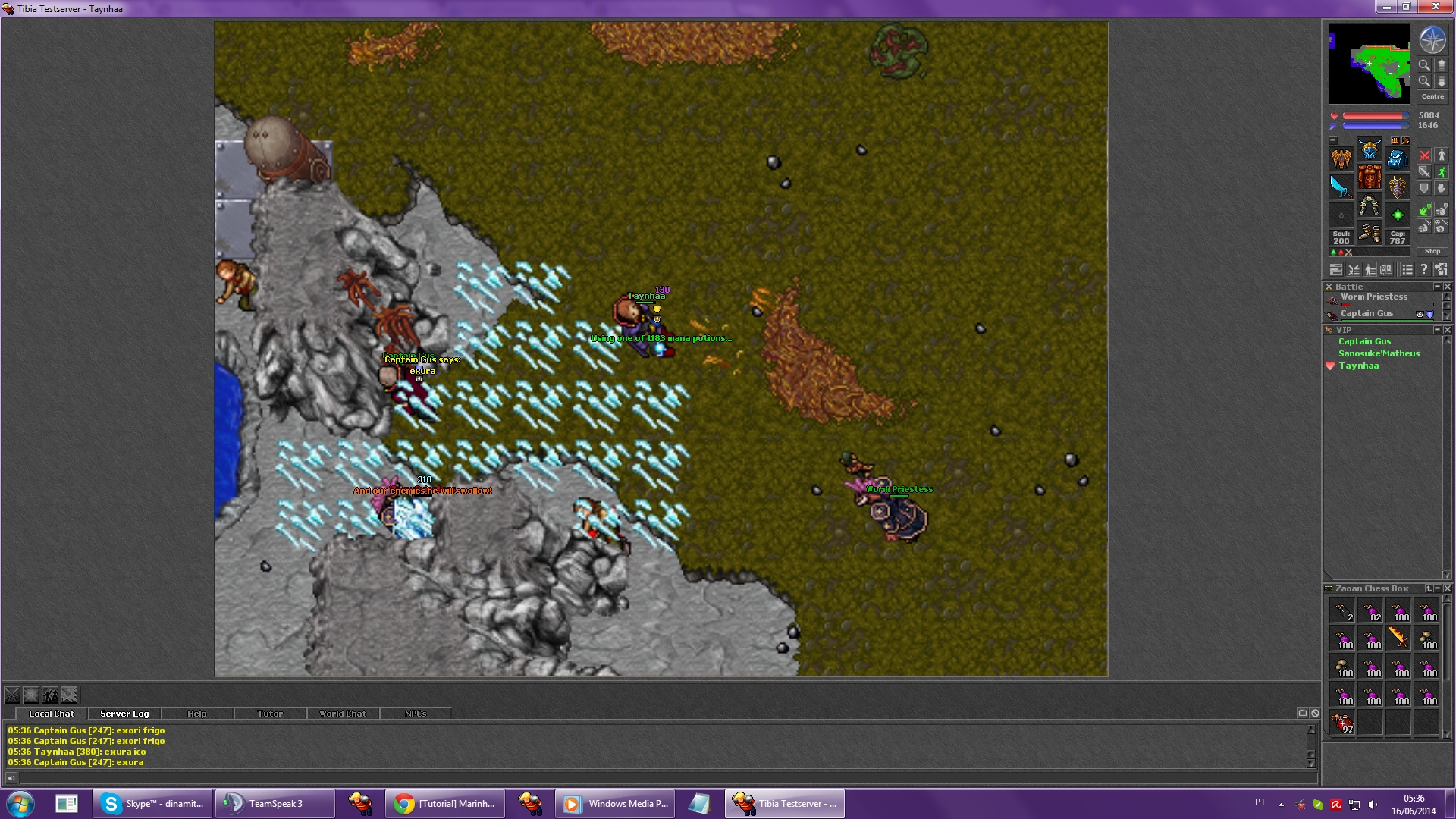The image size is (1456, 819).
Task: Open the blue backpack equipment slot
Action: (x=1397, y=158)
